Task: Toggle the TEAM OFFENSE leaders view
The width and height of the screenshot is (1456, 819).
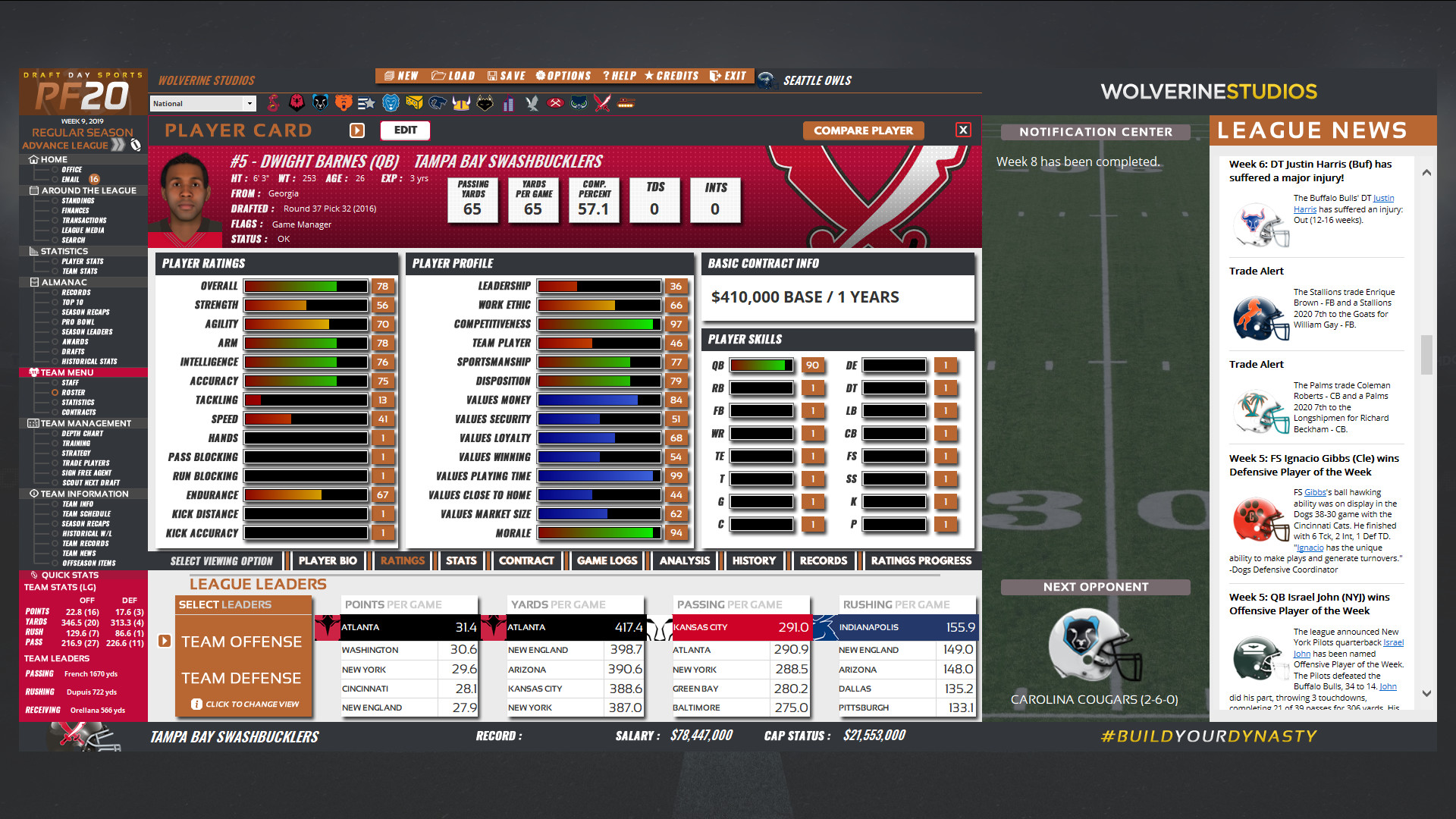Action: coord(243,641)
